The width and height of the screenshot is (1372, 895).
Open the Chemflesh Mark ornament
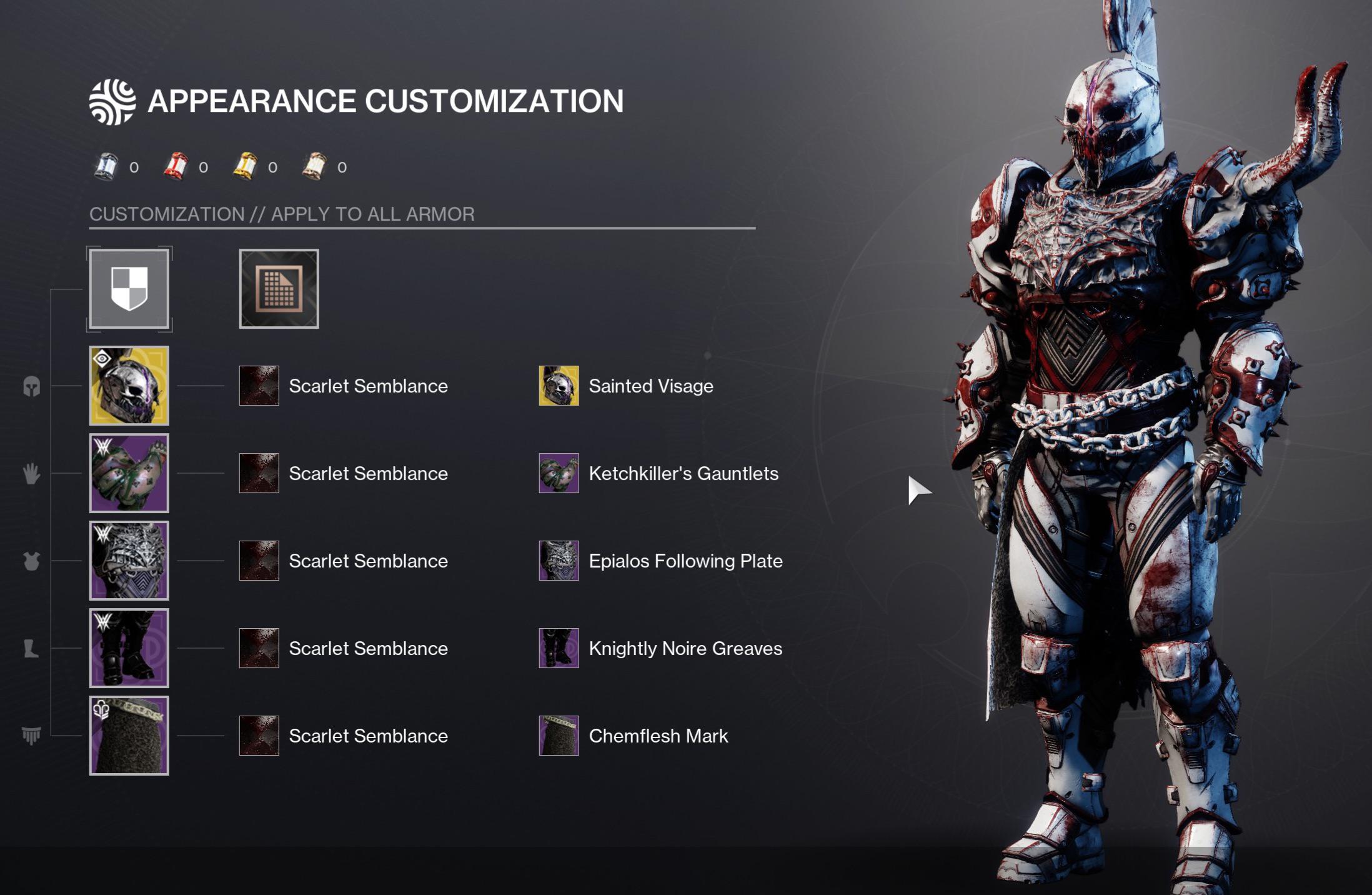[558, 736]
